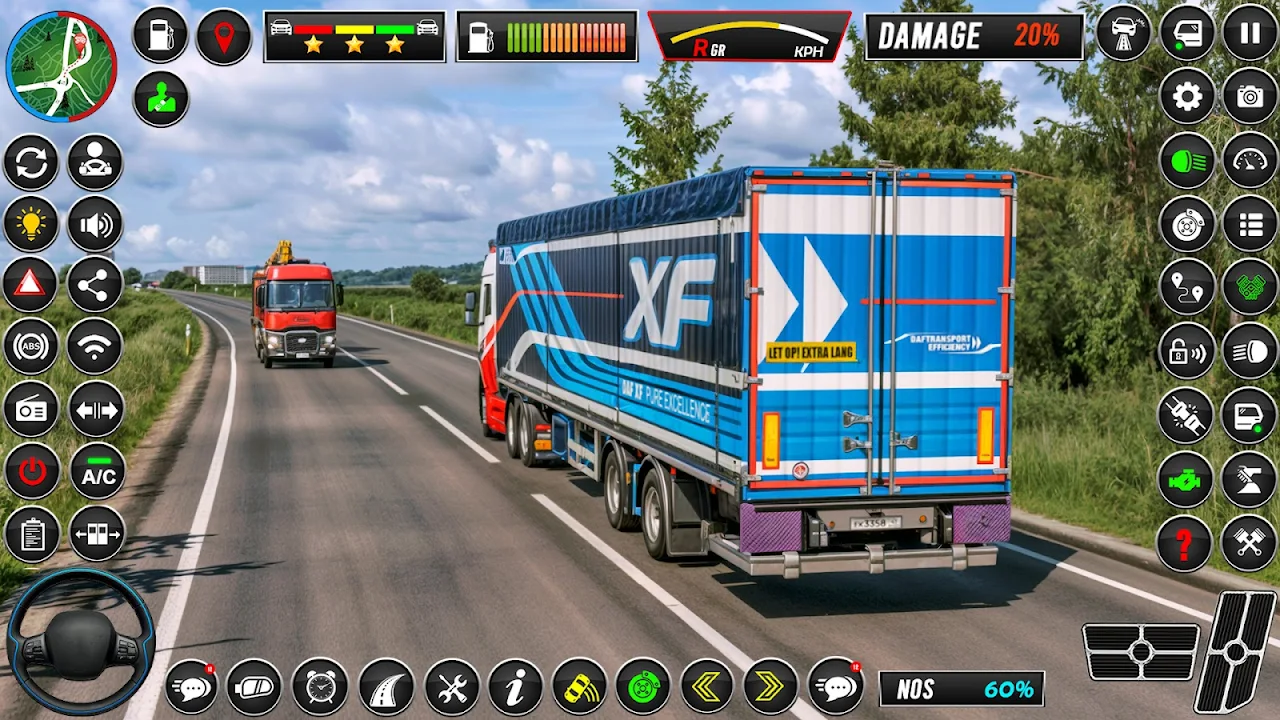Activate the hazard warning triangle
This screenshot has height=720, width=1280.
[x=31, y=285]
